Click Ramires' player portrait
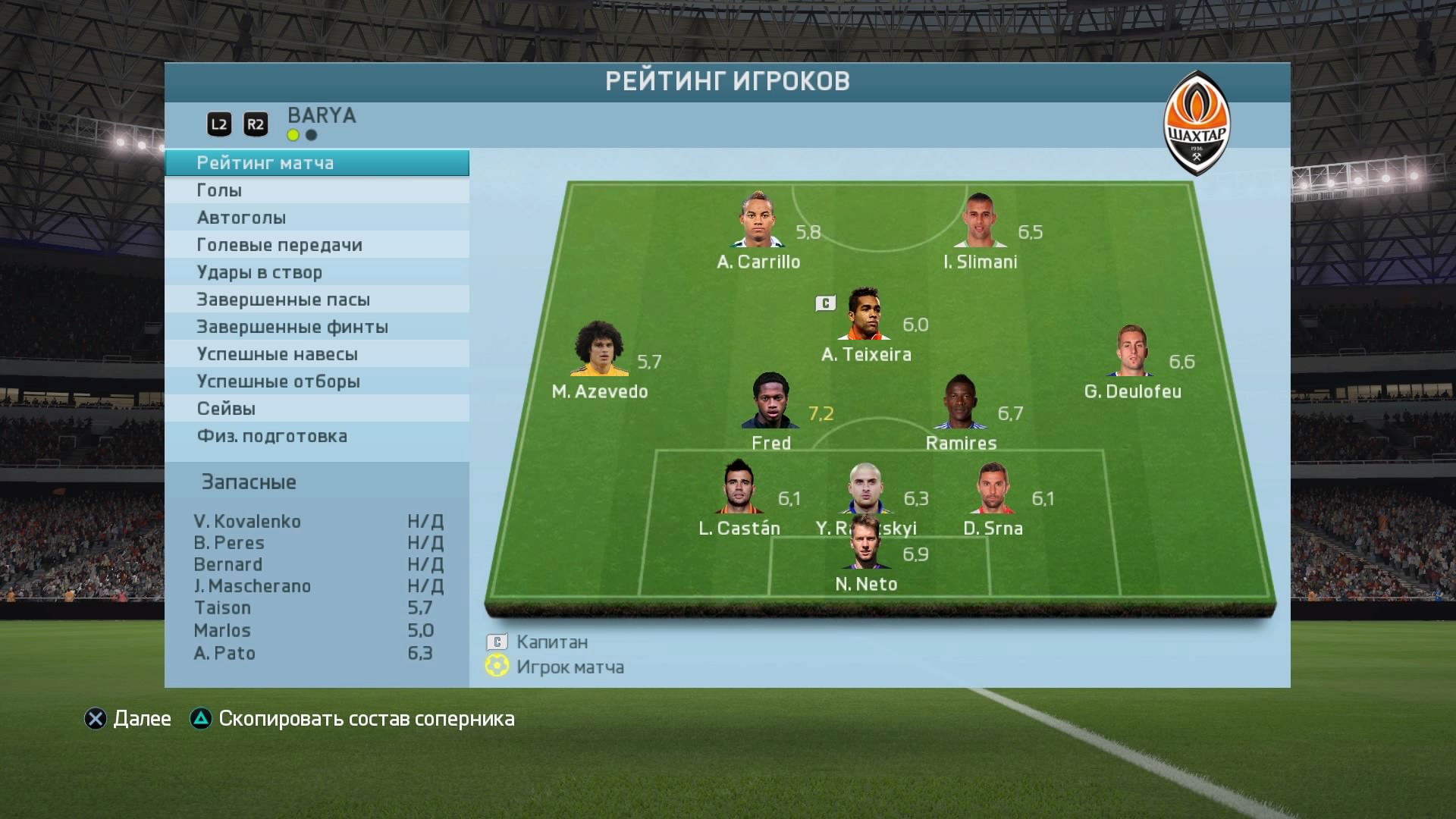The height and width of the screenshot is (819, 1456). coord(960,403)
